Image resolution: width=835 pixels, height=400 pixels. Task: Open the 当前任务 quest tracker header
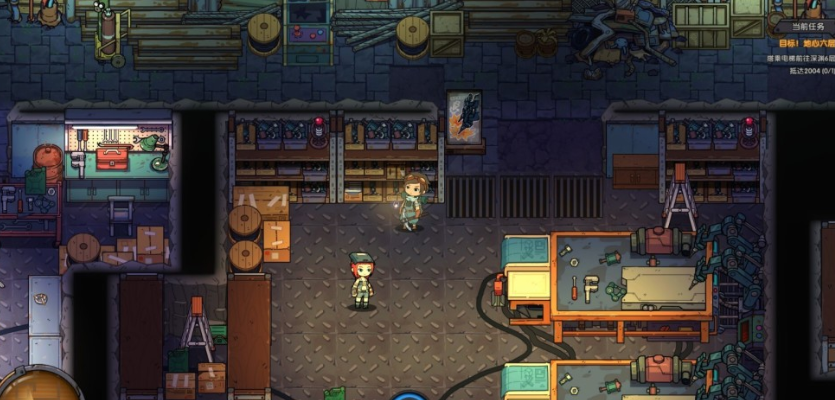click(x=807, y=27)
